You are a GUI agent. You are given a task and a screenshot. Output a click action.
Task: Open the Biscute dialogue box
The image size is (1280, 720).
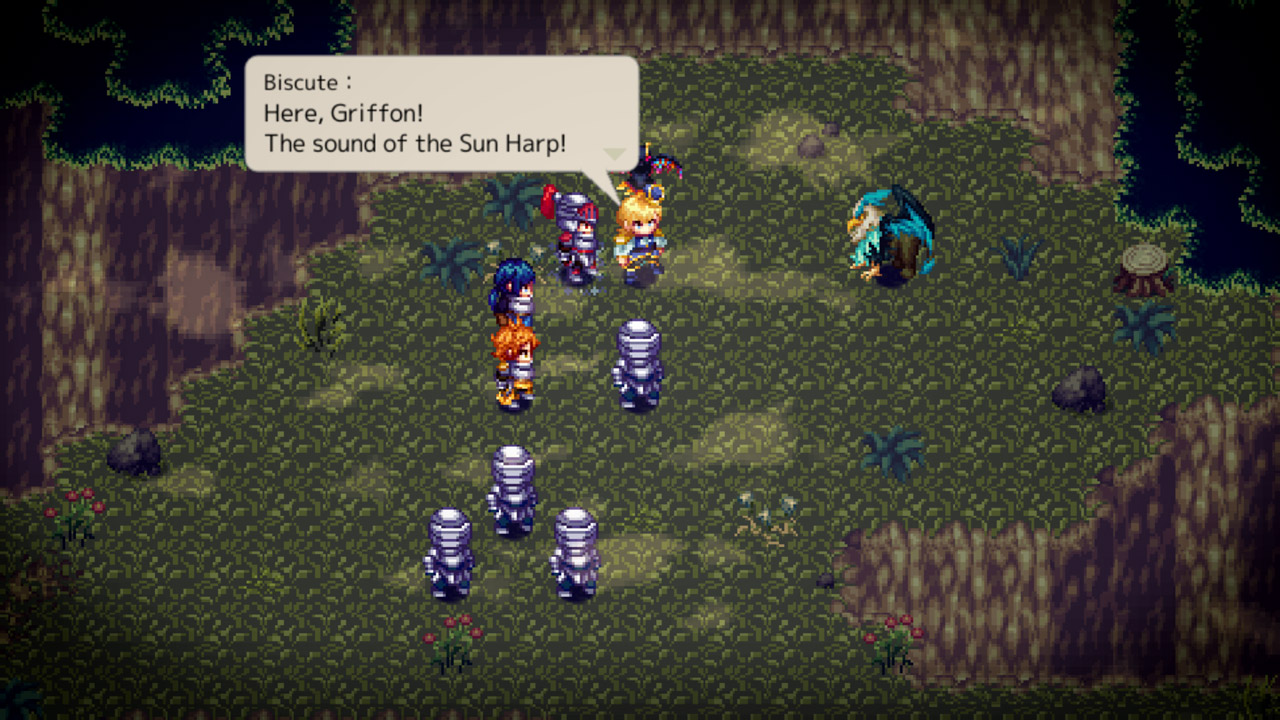tap(440, 110)
